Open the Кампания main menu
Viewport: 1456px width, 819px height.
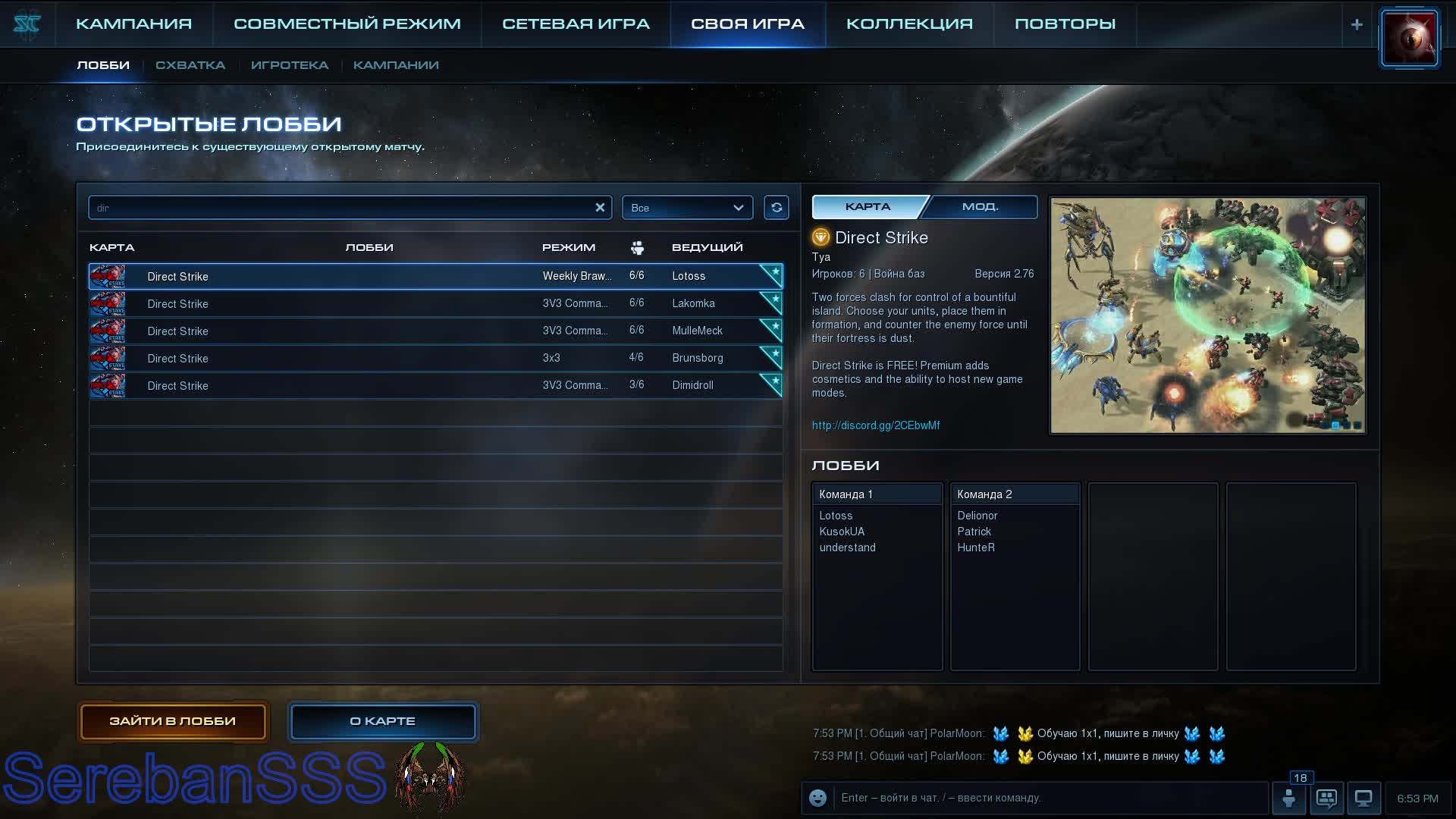pyautogui.click(x=133, y=24)
